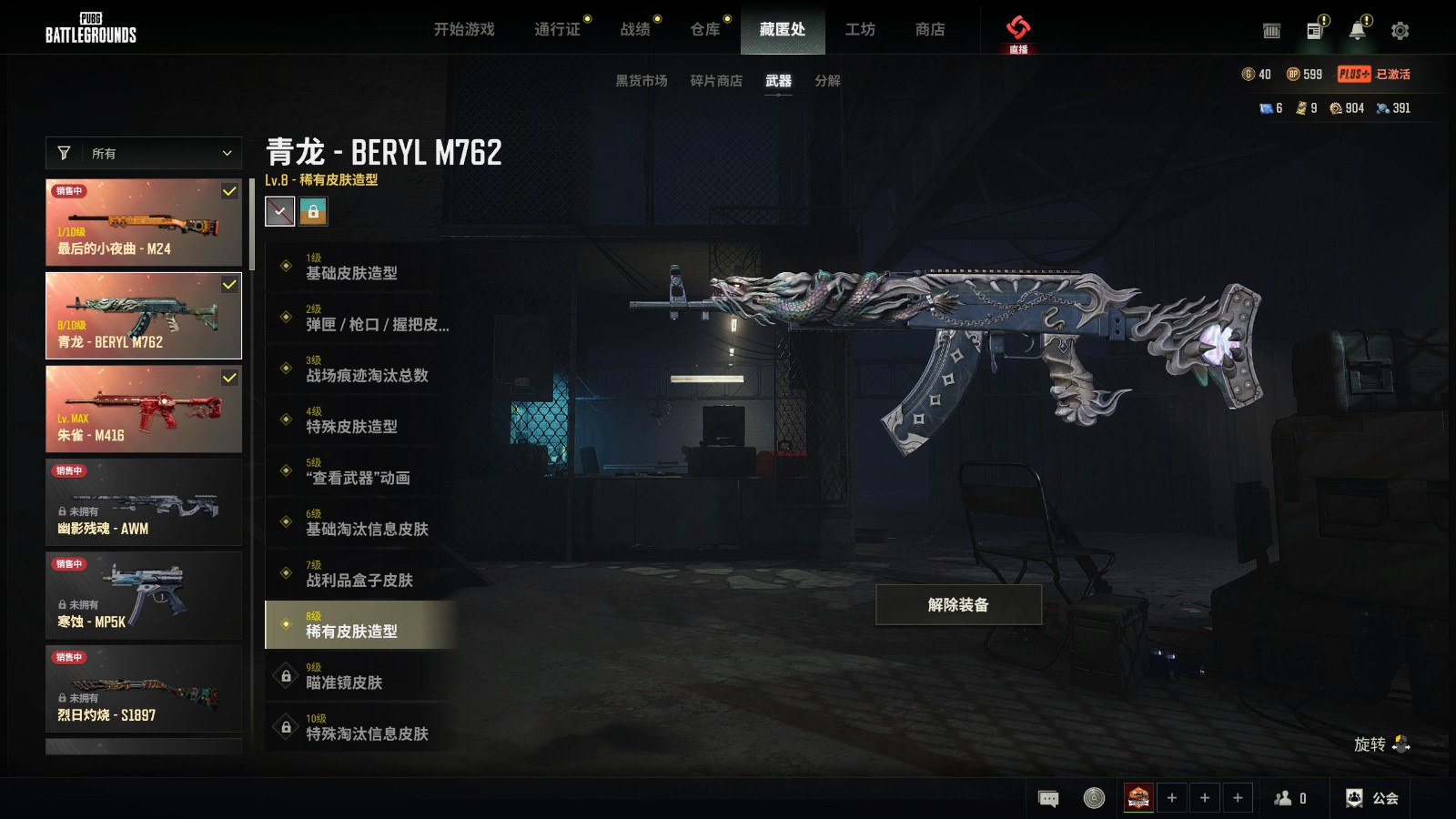Visit the 商店 tab

(x=930, y=29)
